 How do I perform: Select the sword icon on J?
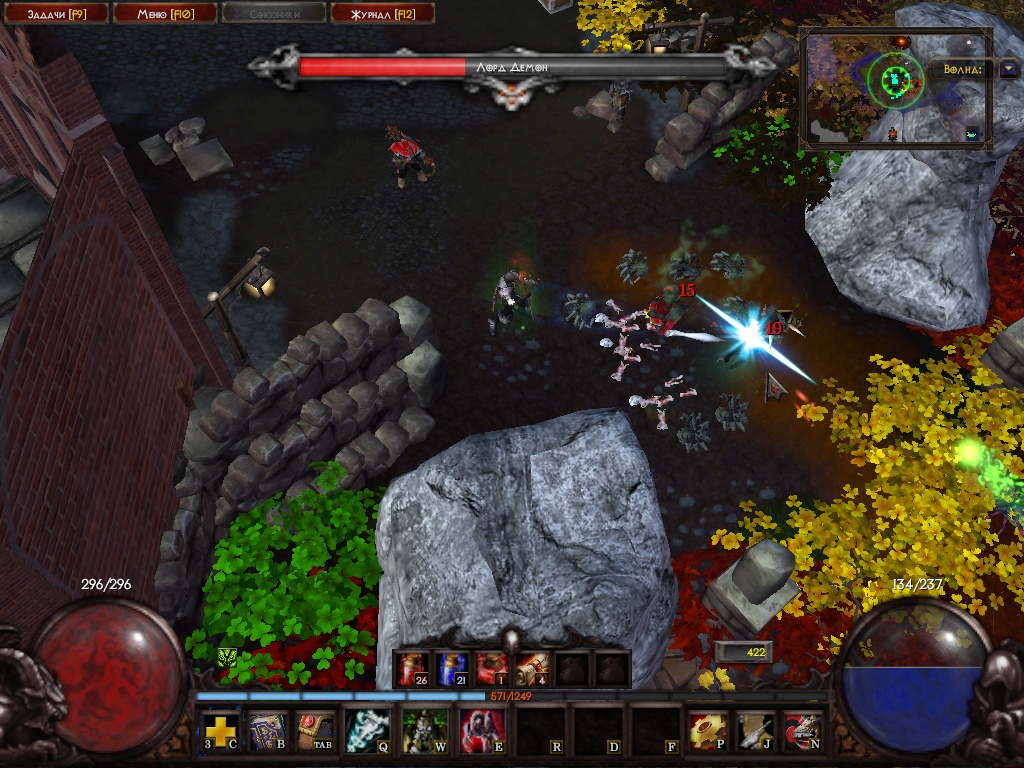pyautogui.click(x=756, y=731)
